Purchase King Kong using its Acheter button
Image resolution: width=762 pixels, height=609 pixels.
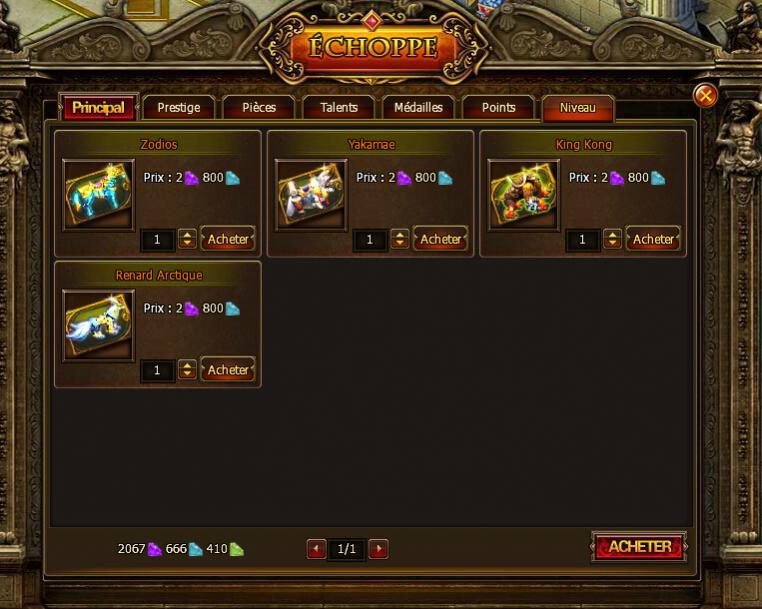[x=653, y=239]
